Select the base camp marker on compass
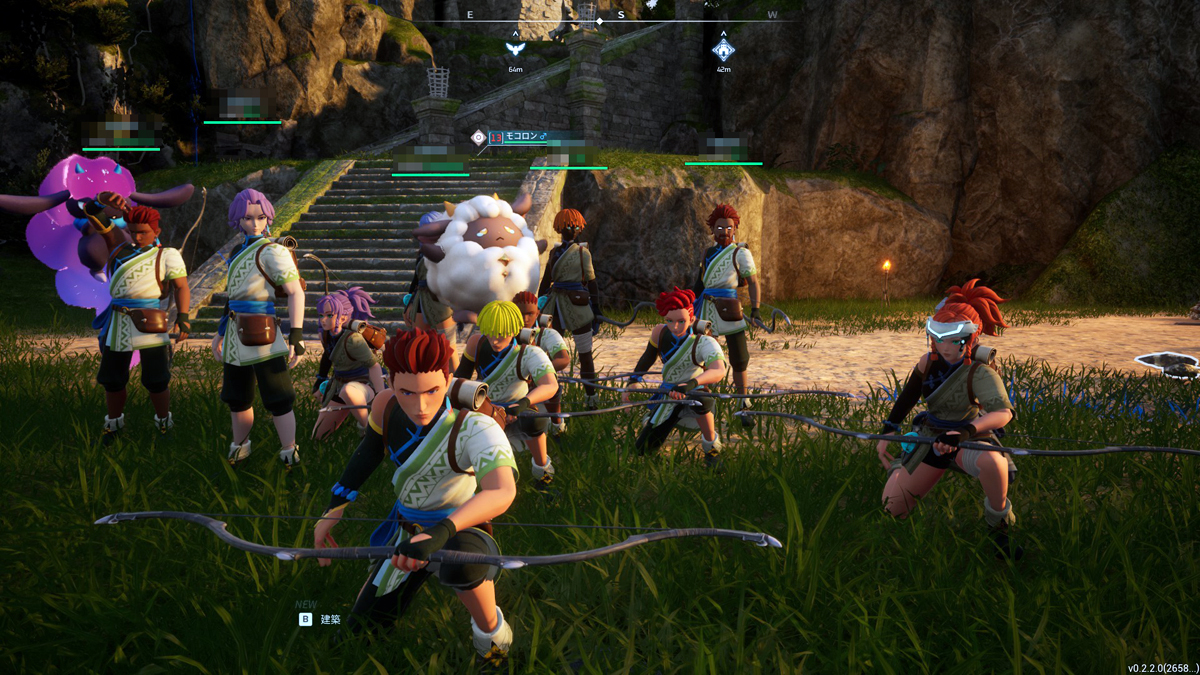Image resolution: width=1200 pixels, height=675 pixels. coord(723,48)
